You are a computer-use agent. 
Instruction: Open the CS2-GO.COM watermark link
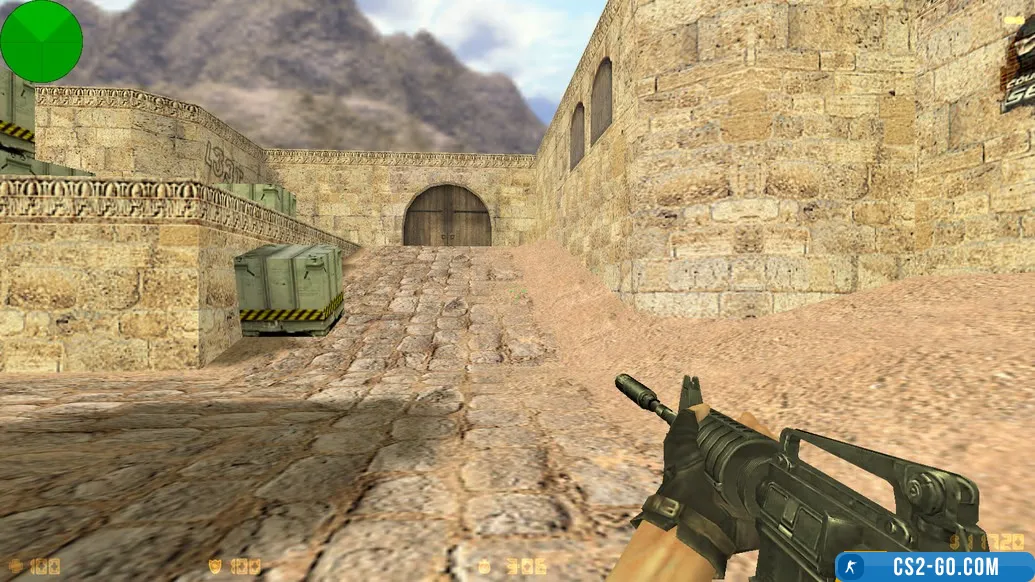(934, 566)
